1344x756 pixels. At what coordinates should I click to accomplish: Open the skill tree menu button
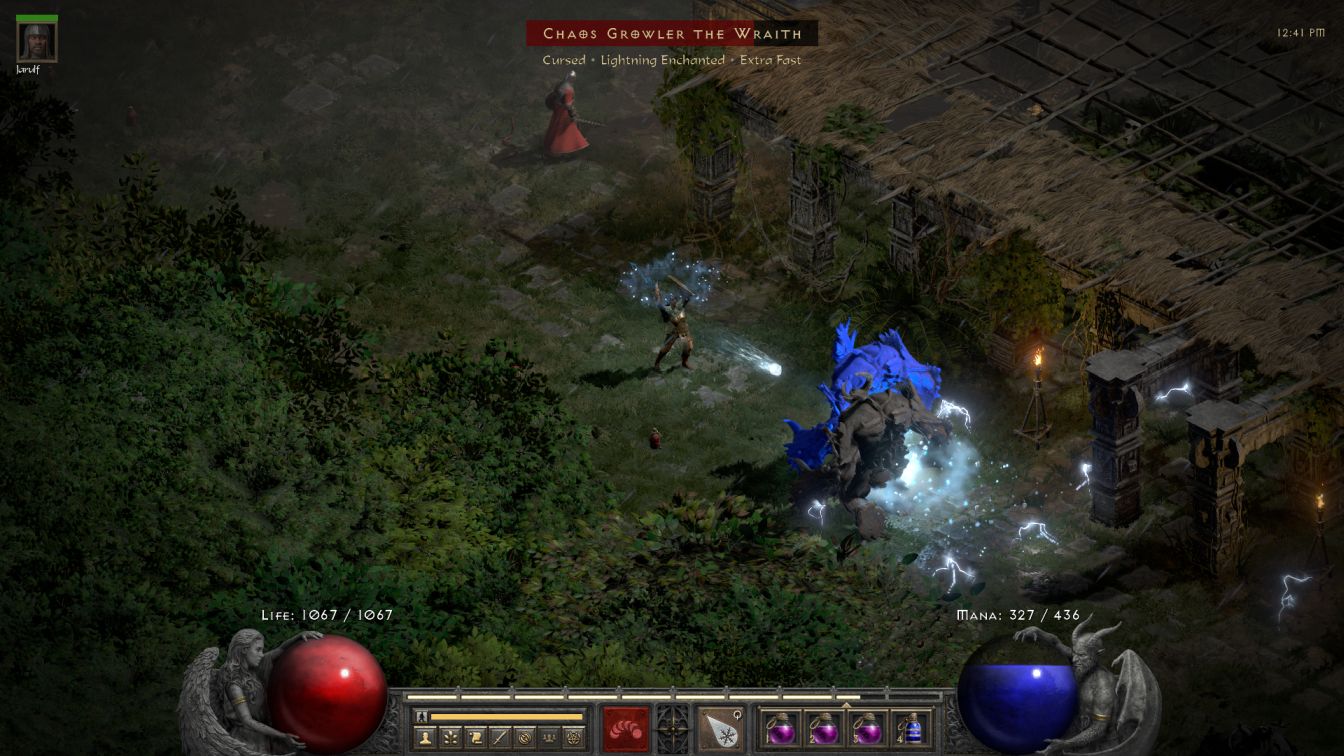pos(451,738)
